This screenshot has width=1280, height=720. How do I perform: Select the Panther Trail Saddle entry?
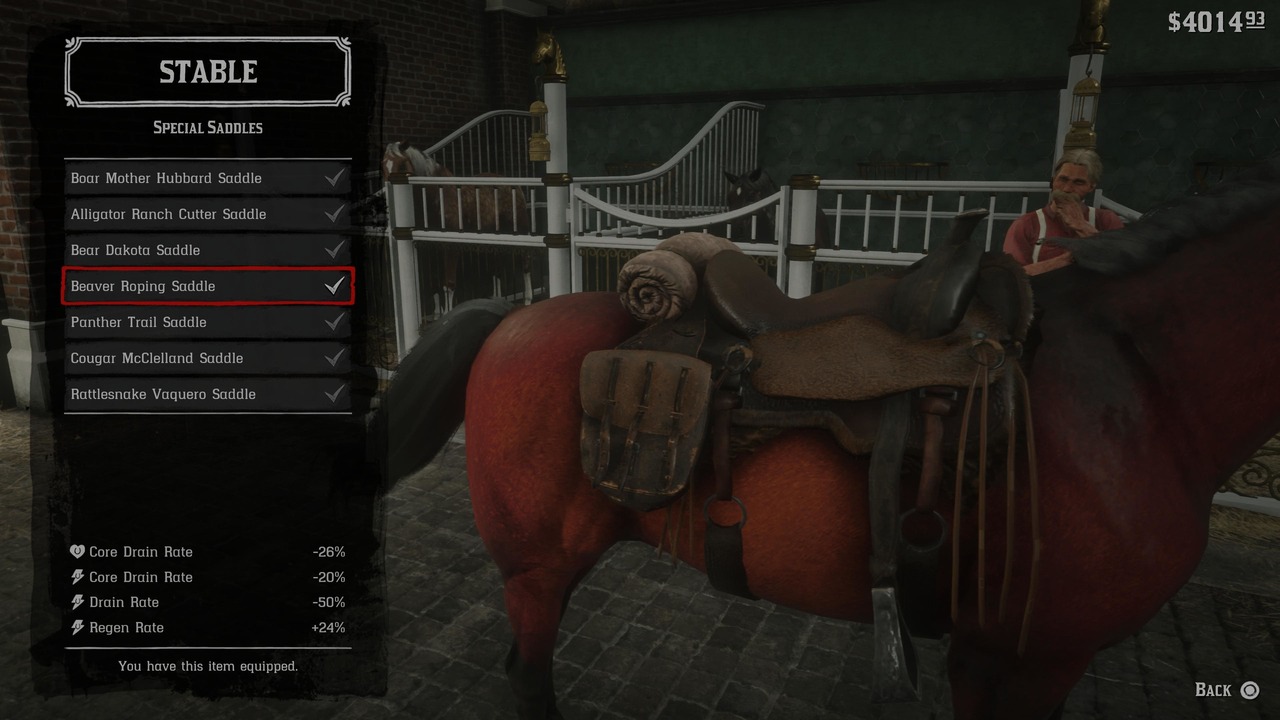180,321
